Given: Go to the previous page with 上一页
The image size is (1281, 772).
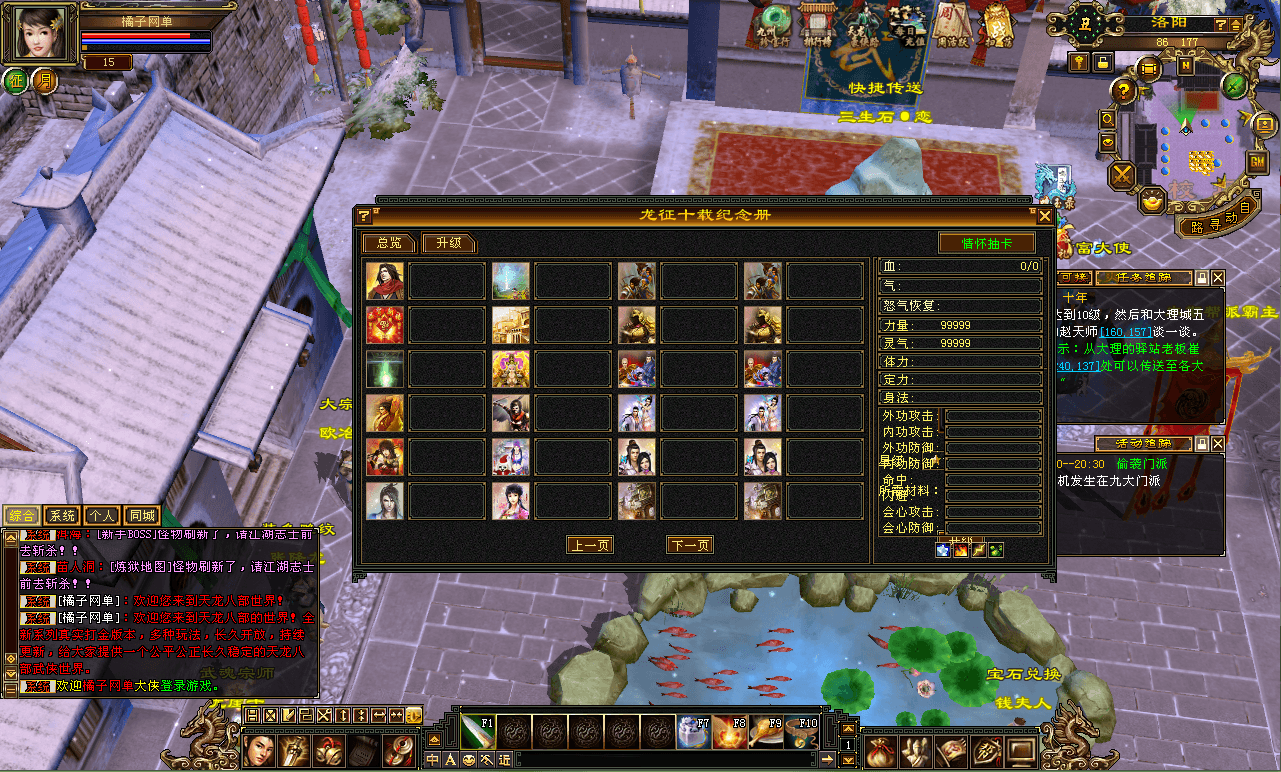Looking at the screenshot, I should click(x=590, y=545).
